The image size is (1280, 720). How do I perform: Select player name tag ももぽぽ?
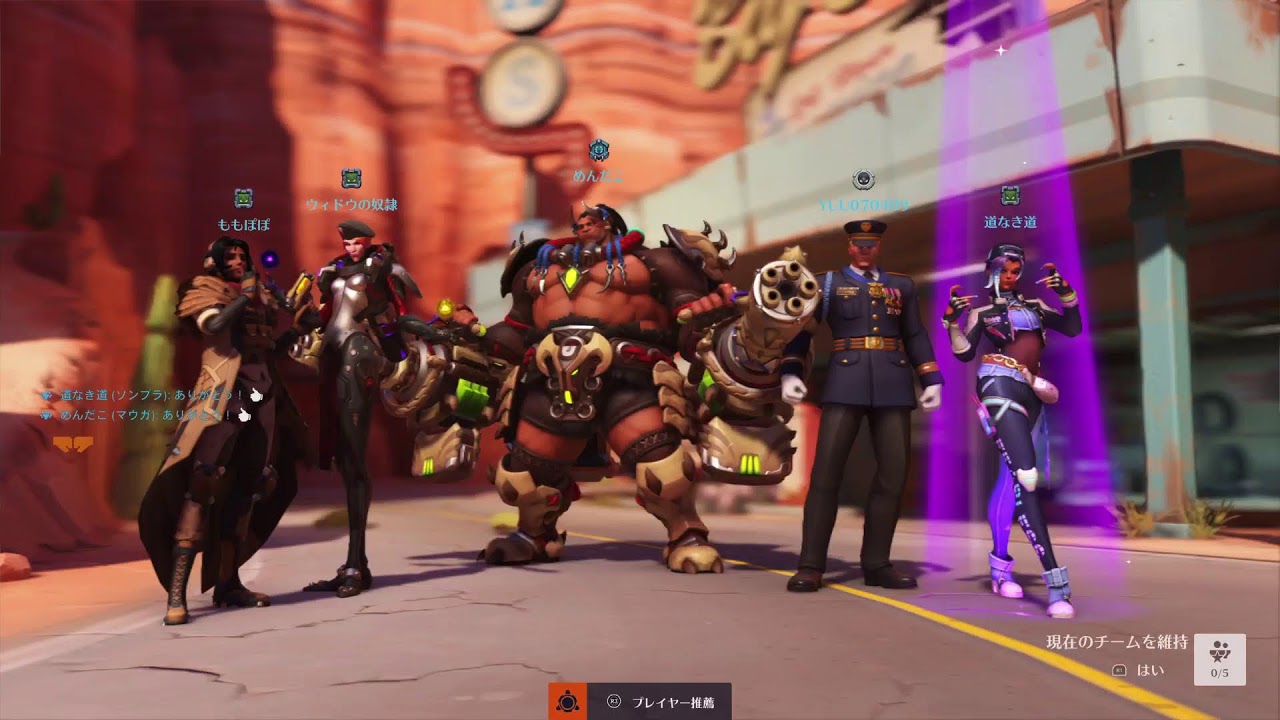244,225
